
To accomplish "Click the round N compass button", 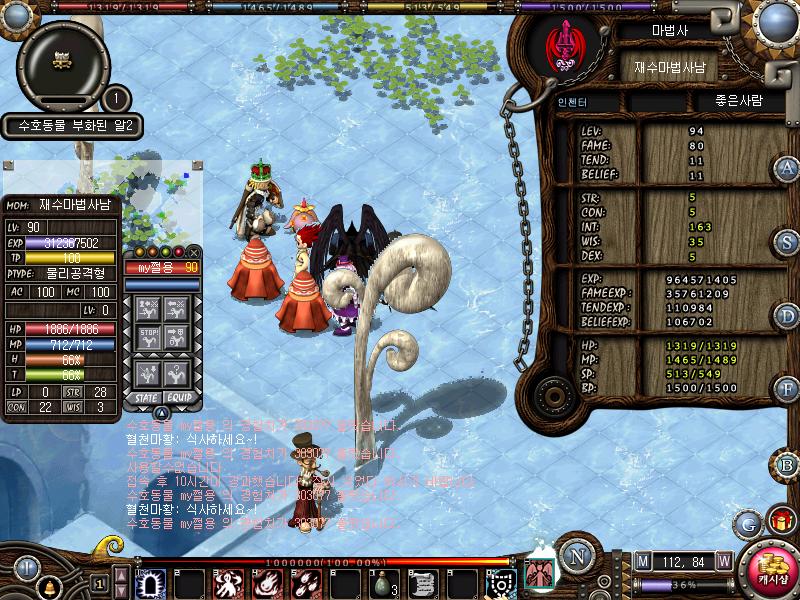I will 574,556.
